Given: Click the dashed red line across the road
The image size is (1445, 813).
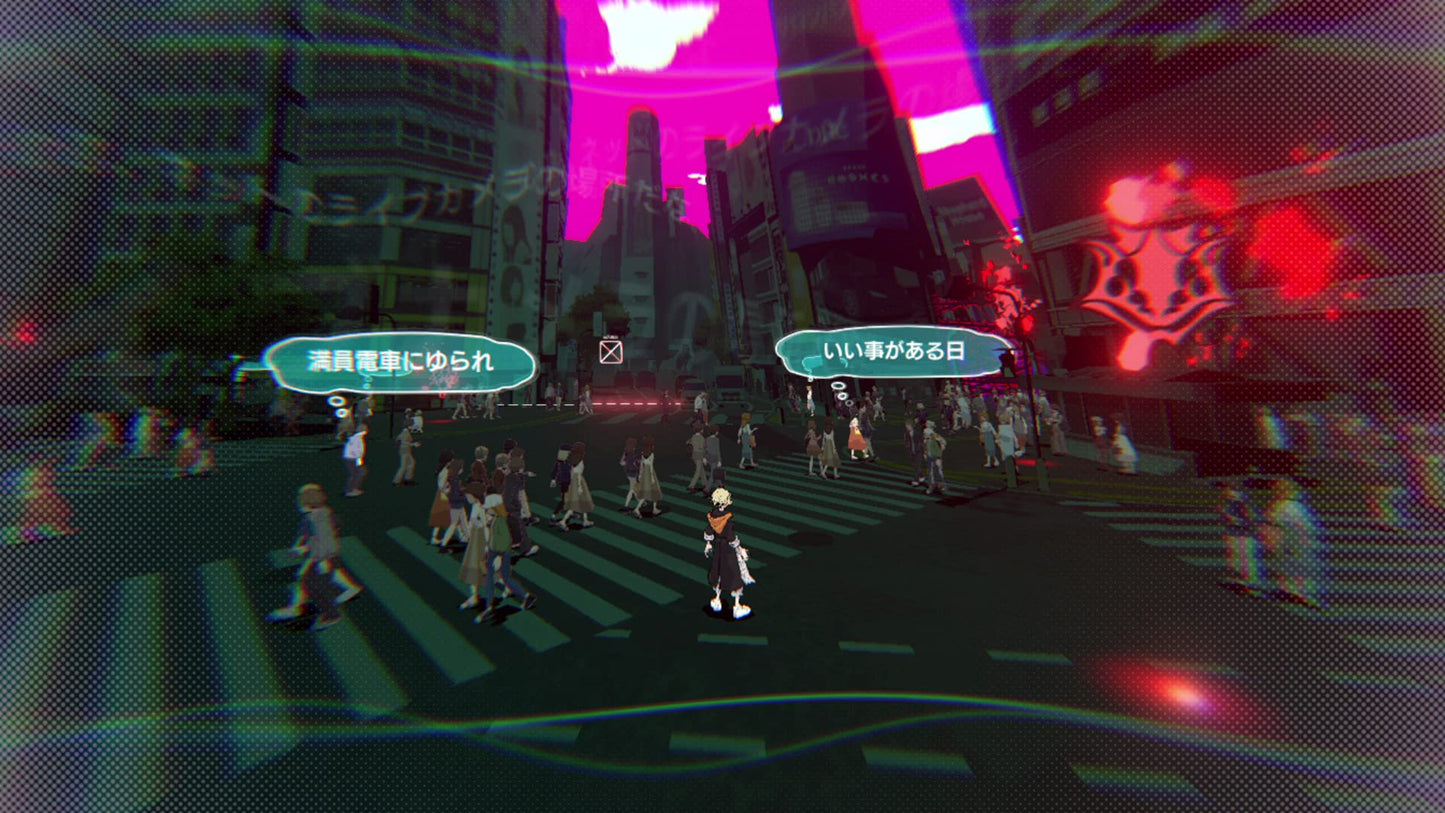Looking at the screenshot, I should [x=620, y=403].
